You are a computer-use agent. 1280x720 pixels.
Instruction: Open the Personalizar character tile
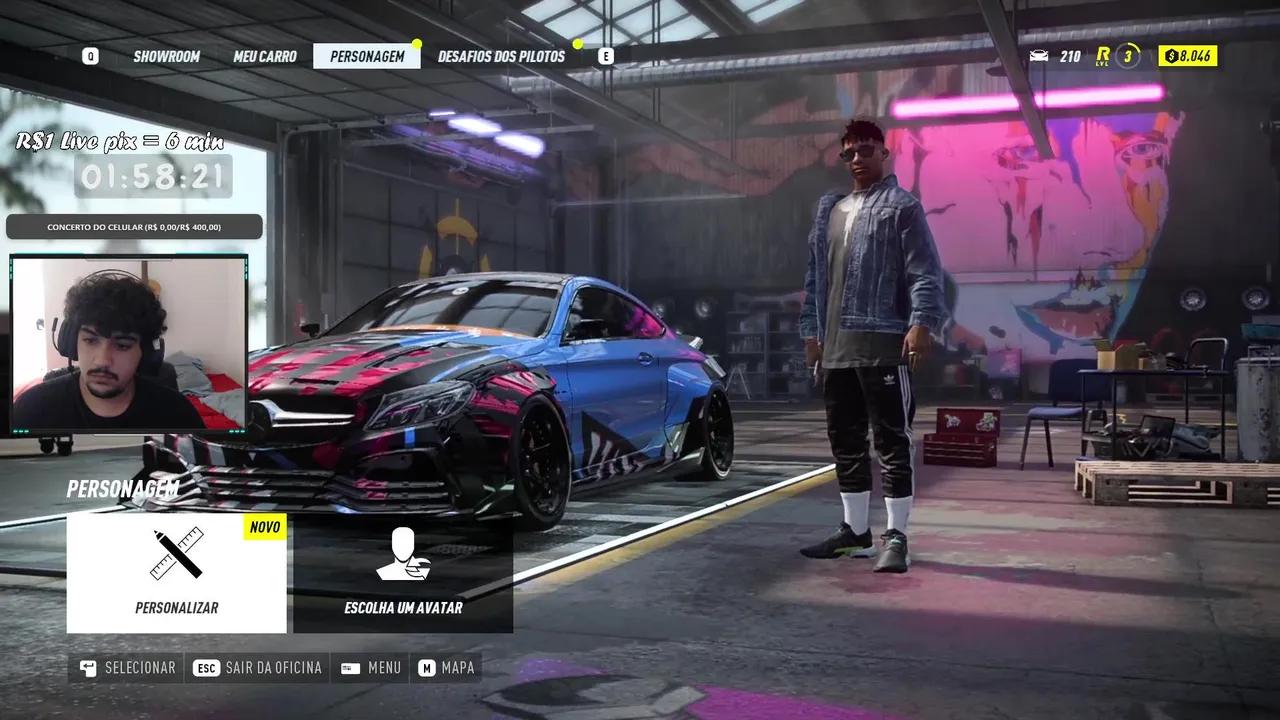pyautogui.click(x=177, y=573)
